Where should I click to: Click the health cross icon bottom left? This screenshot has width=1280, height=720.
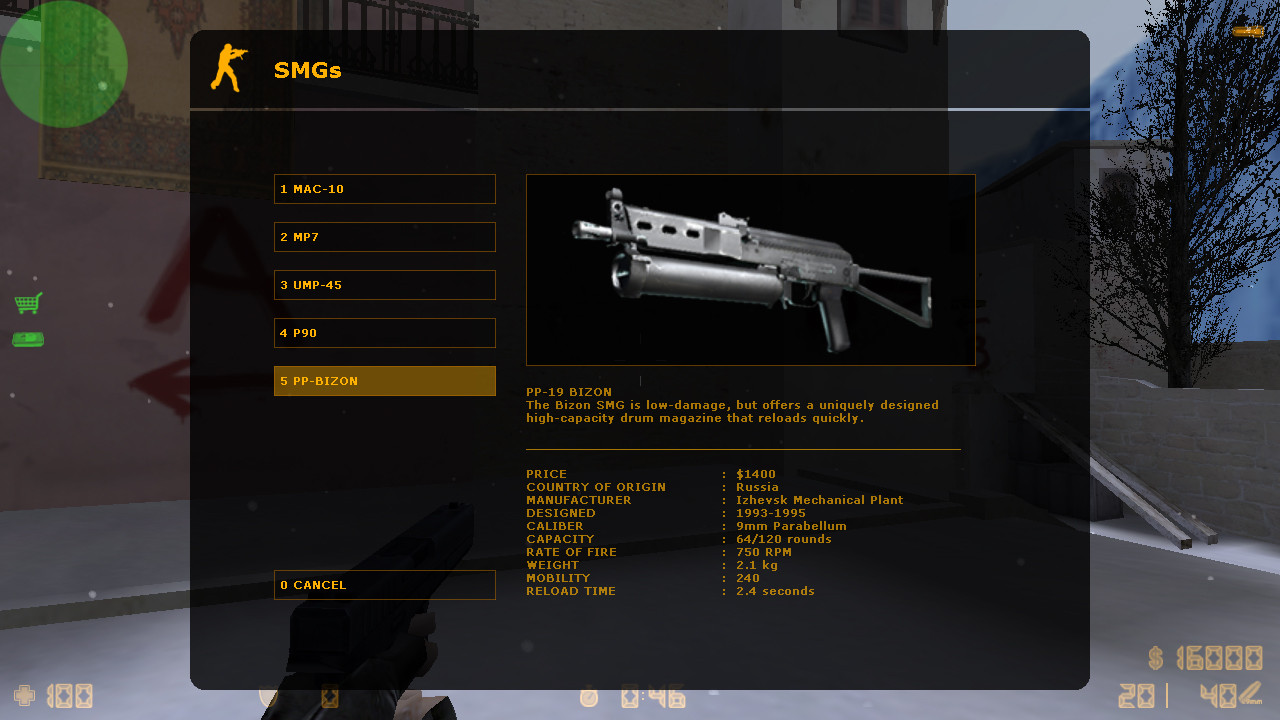click(x=23, y=696)
